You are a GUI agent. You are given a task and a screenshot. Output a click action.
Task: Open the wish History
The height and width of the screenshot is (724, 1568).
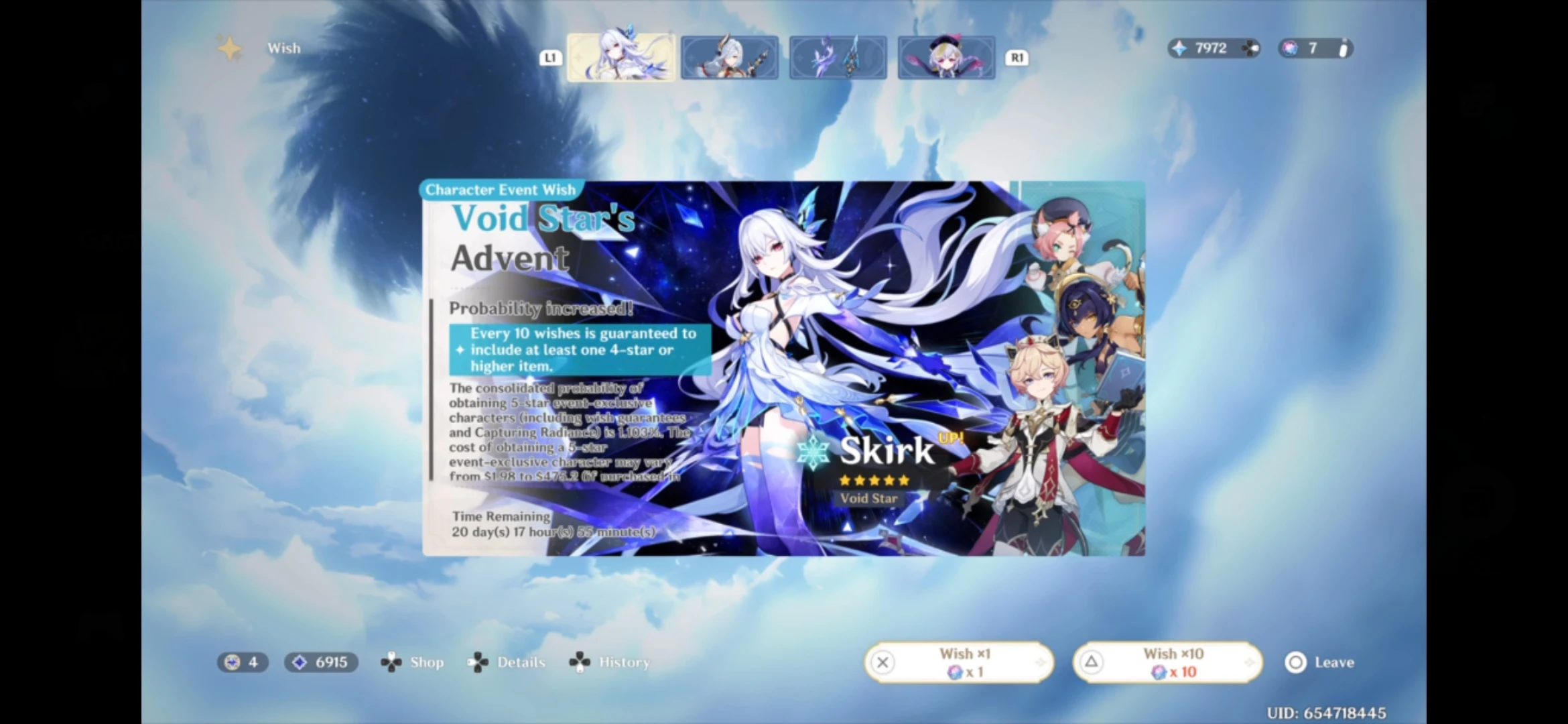coord(578,662)
